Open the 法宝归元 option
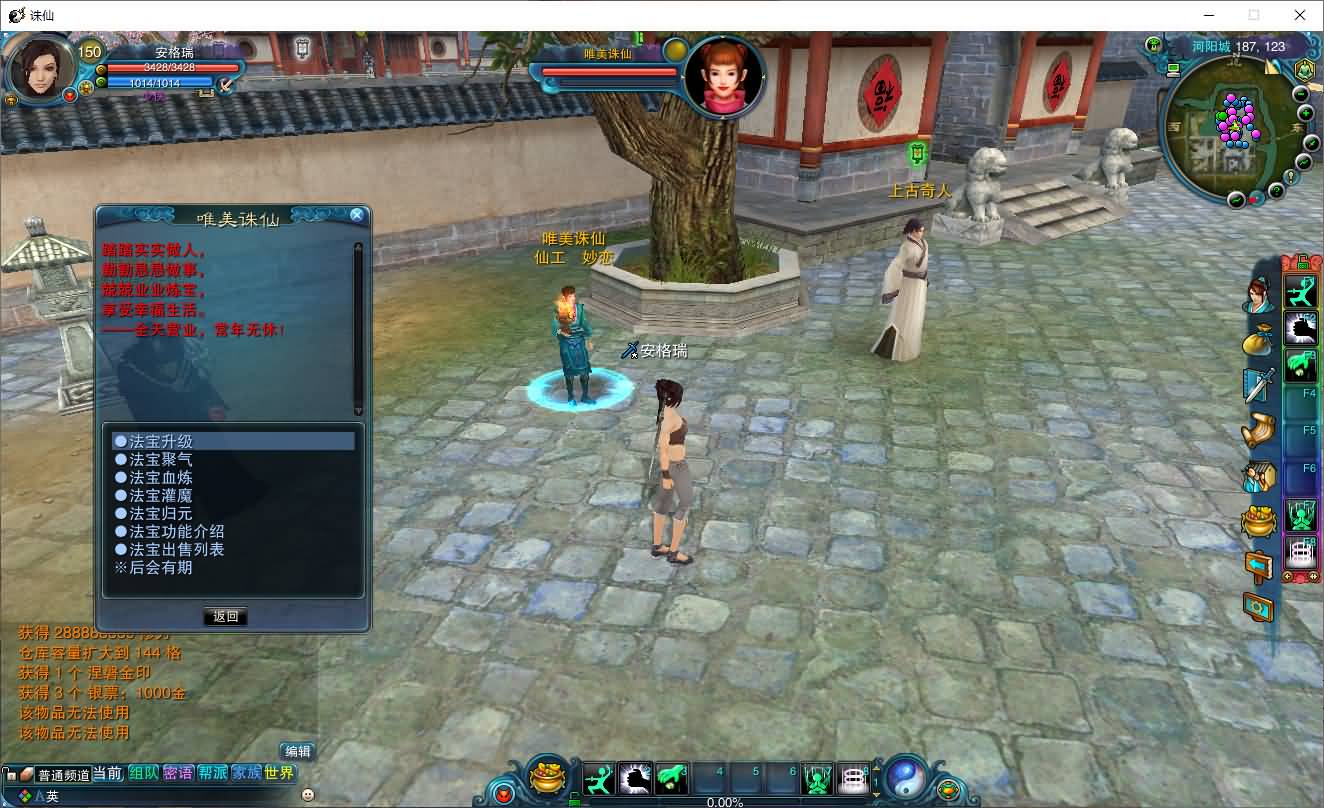Image resolution: width=1324 pixels, height=808 pixels. pos(161,513)
